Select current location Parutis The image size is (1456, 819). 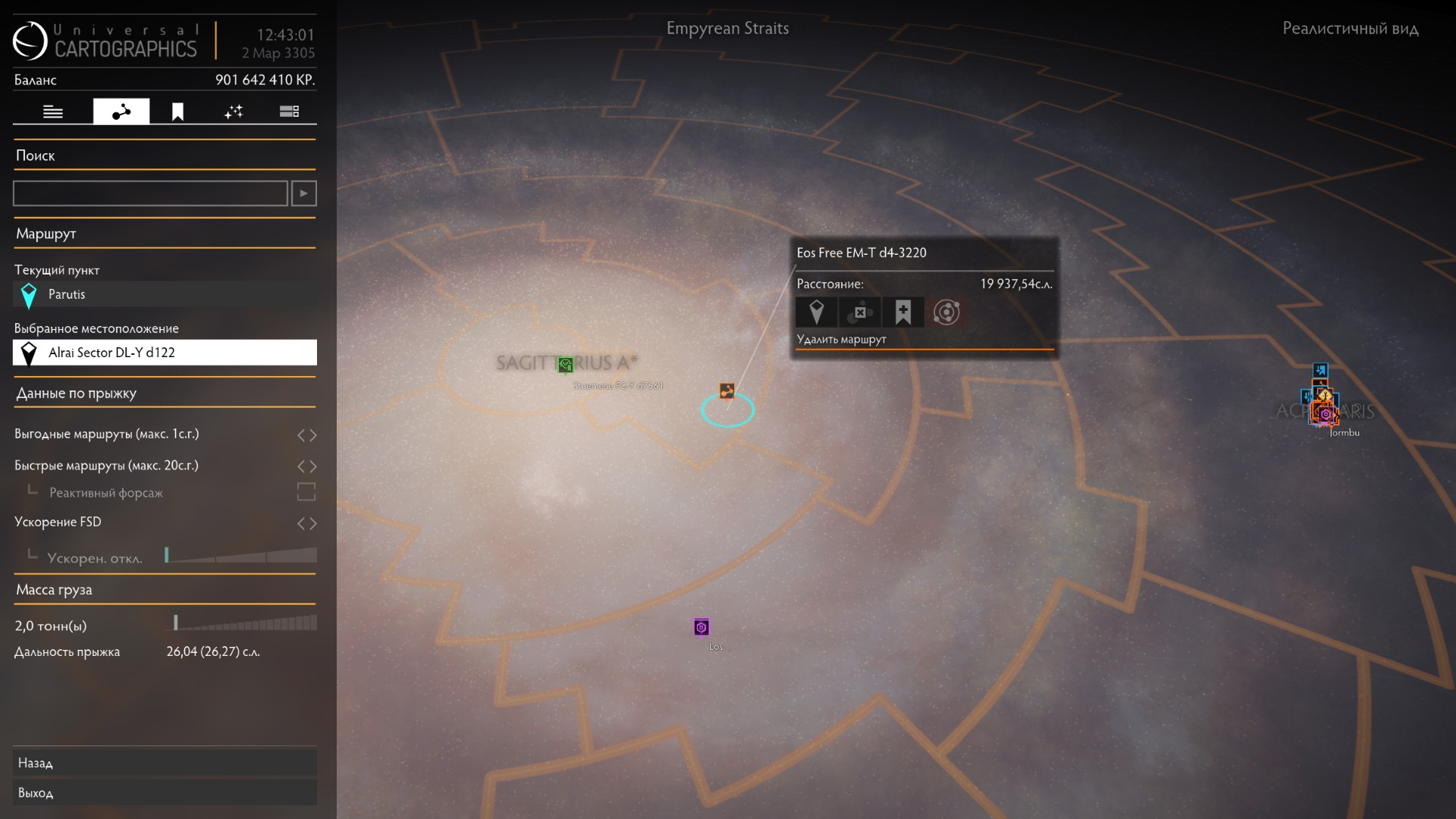point(165,294)
